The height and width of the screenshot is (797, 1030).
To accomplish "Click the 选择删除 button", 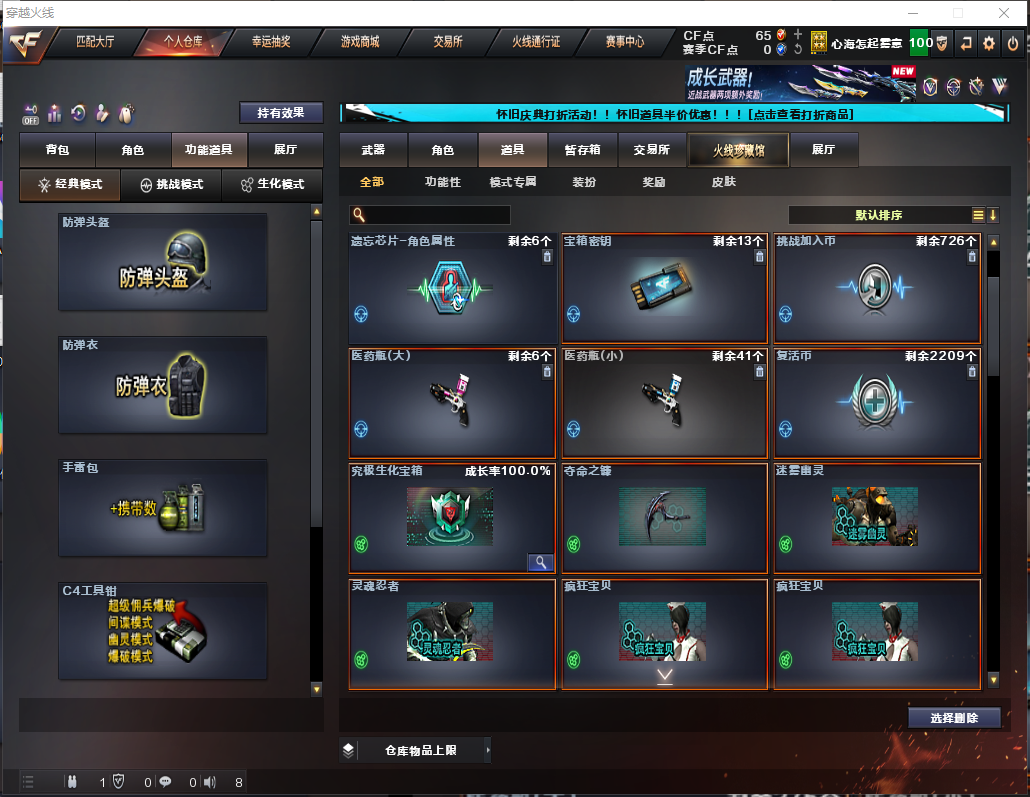I will tap(955, 718).
